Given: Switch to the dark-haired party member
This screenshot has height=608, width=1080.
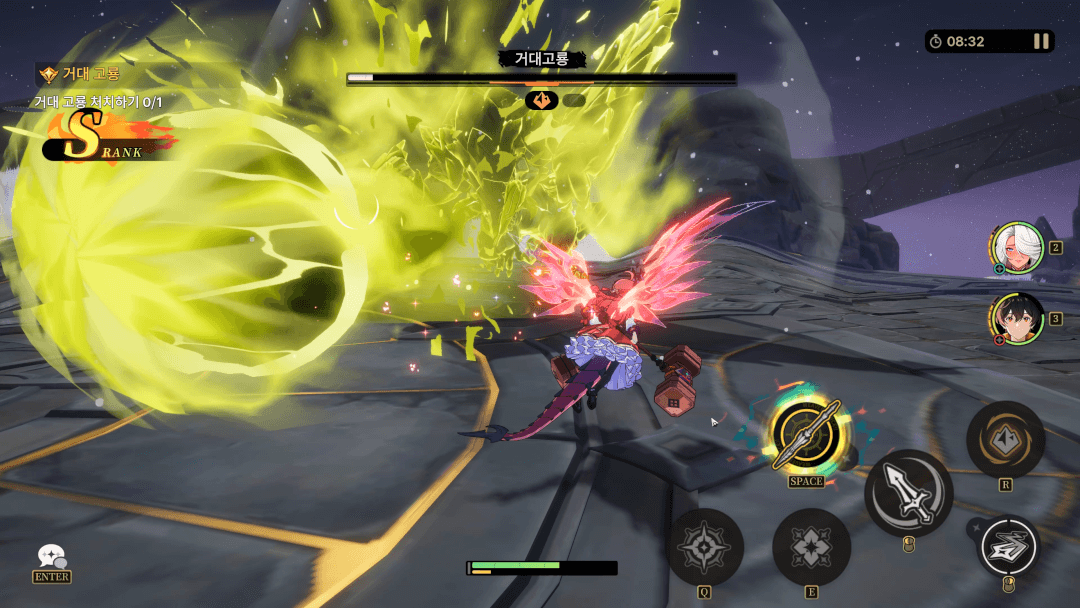Looking at the screenshot, I should (1018, 319).
